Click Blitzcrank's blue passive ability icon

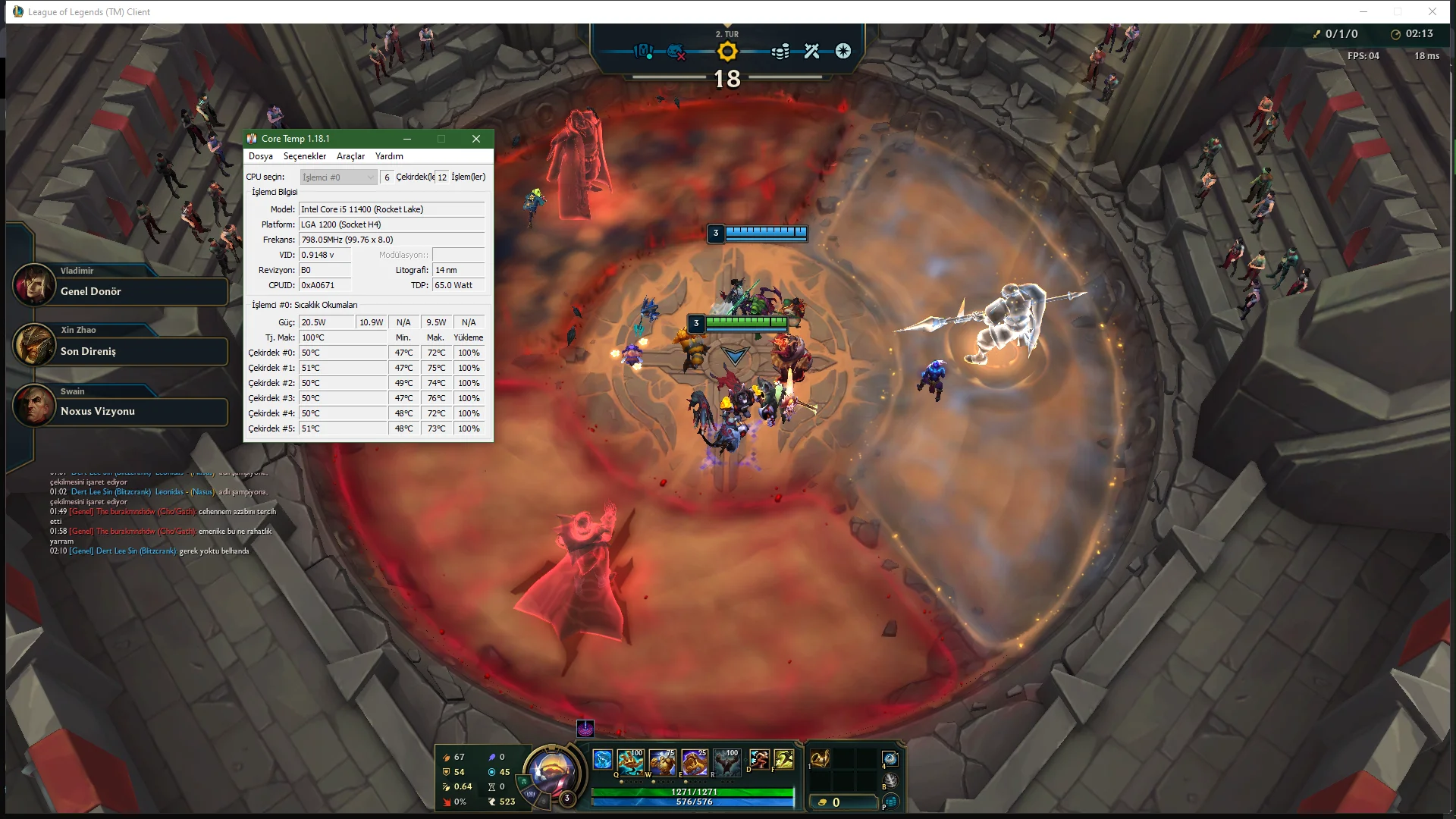[x=602, y=759]
